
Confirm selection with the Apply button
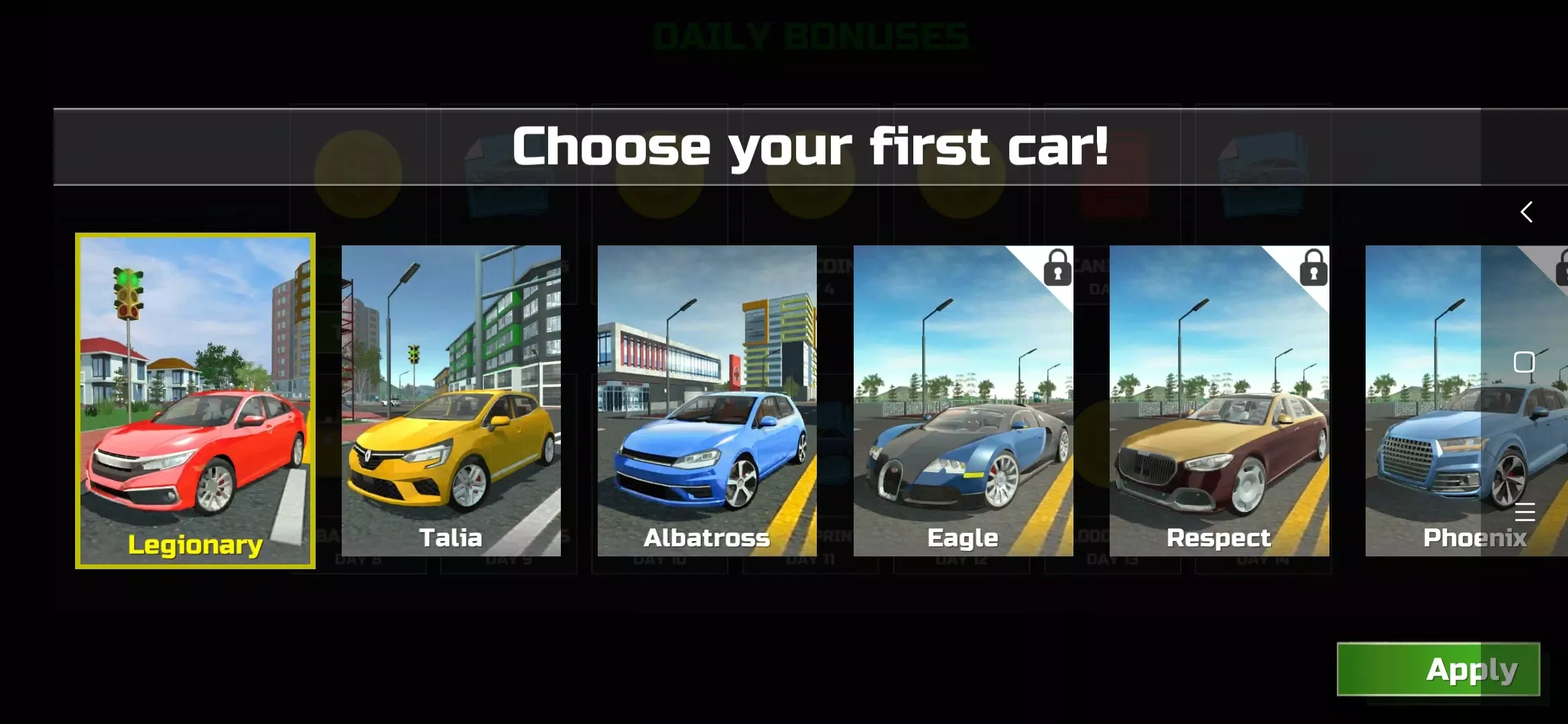pos(1438,669)
